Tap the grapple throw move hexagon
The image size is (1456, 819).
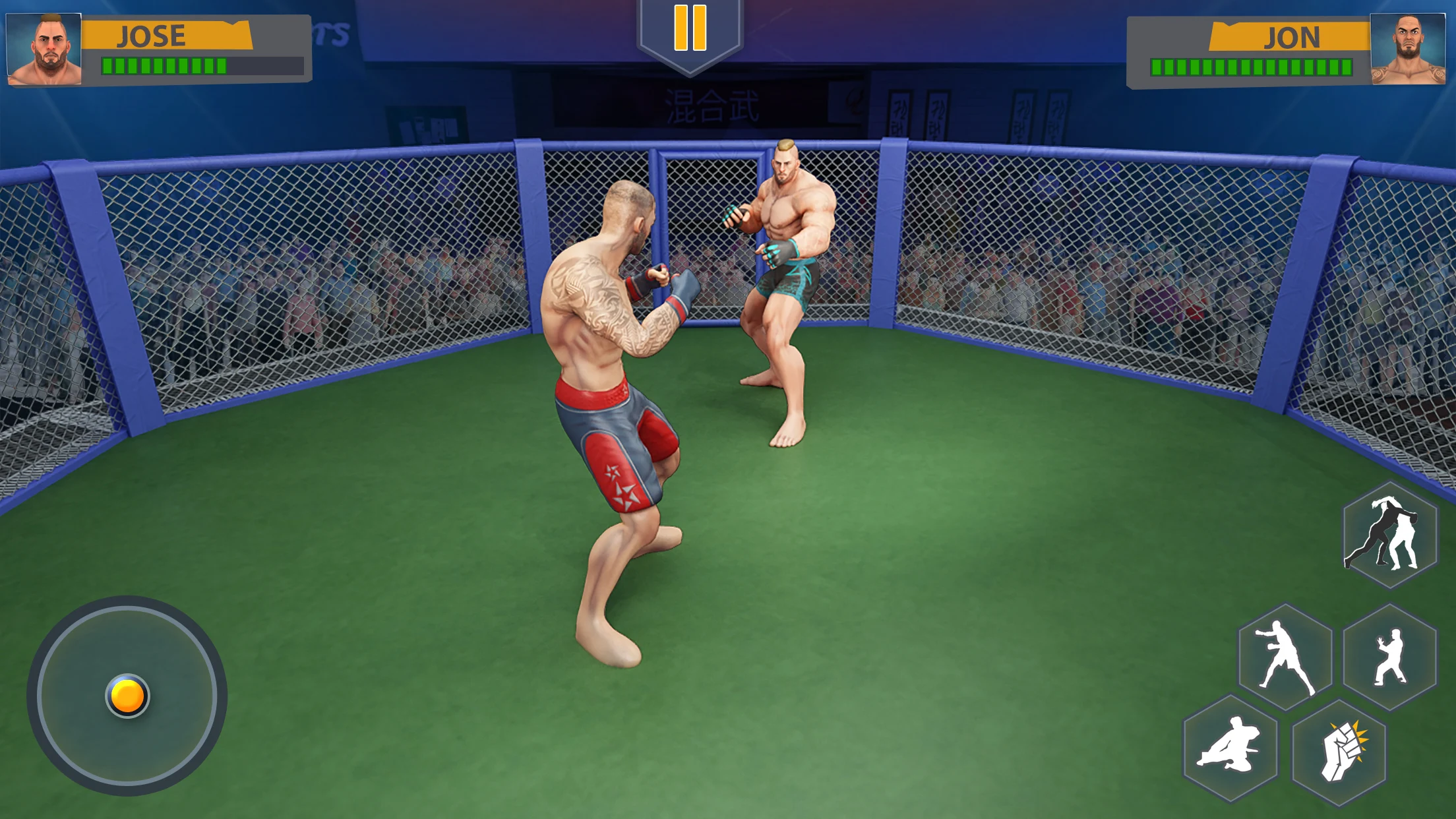click(x=1389, y=535)
